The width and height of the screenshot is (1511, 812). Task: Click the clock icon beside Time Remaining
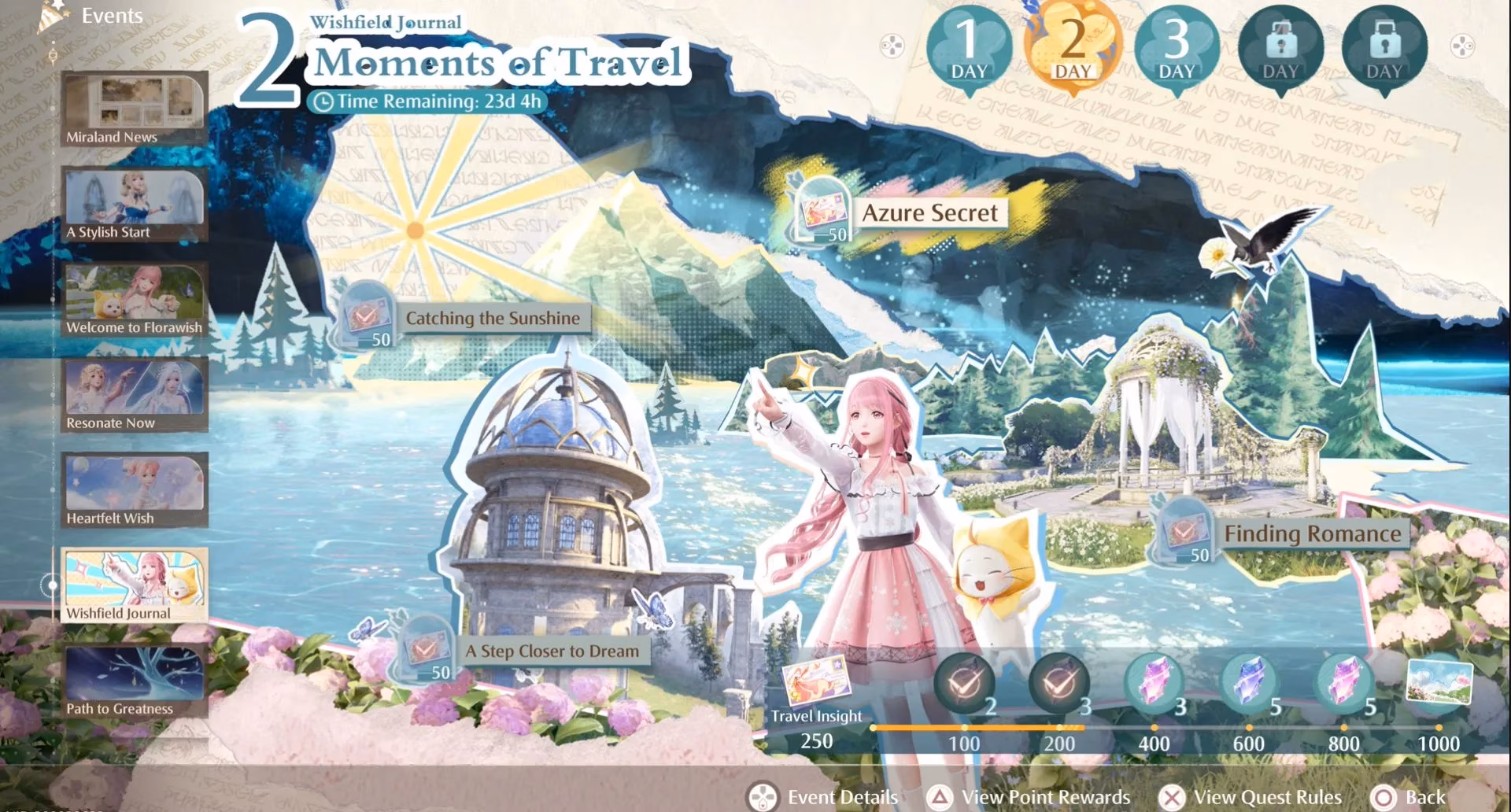coord(323,101)
